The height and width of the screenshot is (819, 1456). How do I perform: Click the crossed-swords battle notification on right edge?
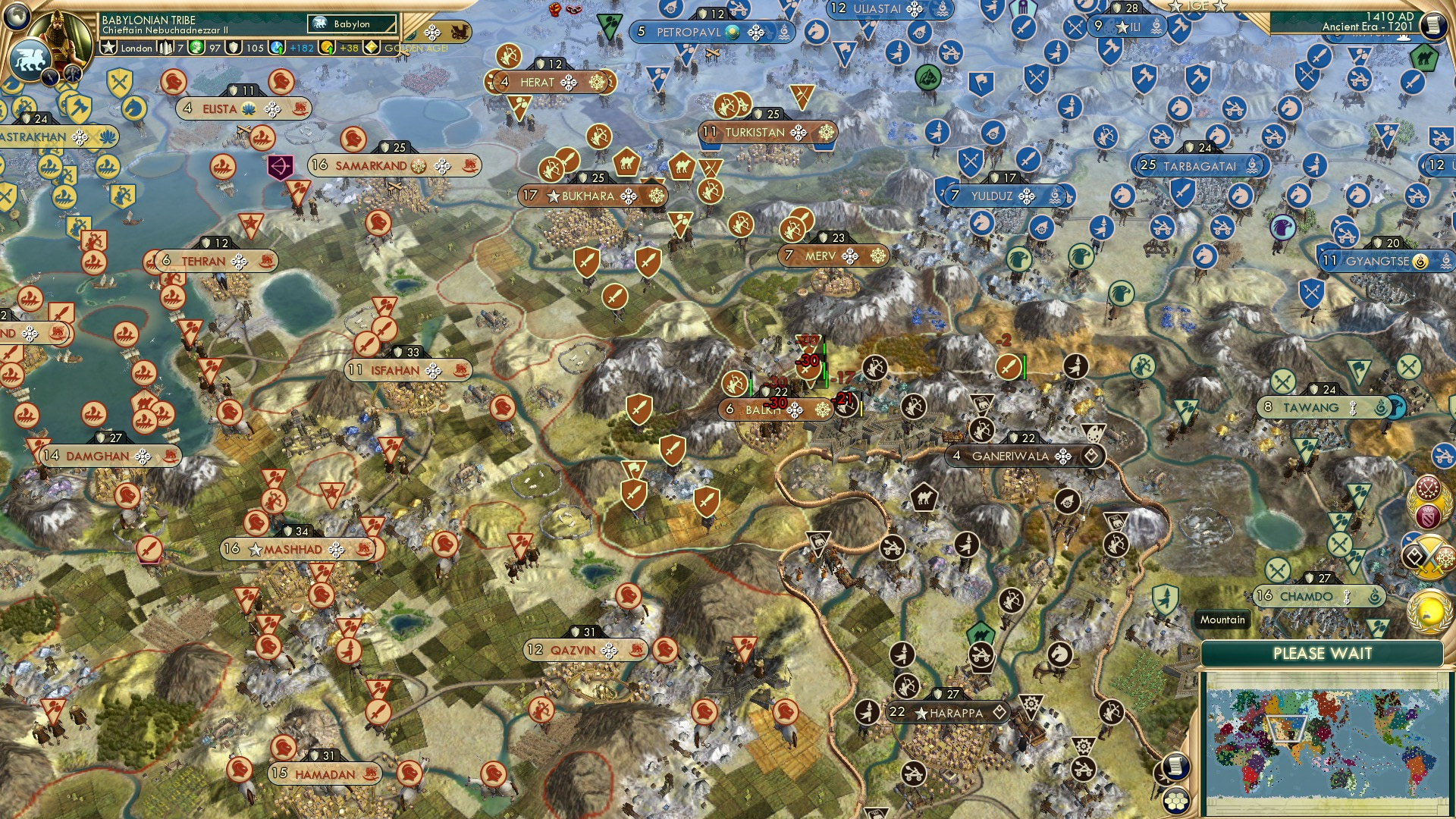(1430, 557)
